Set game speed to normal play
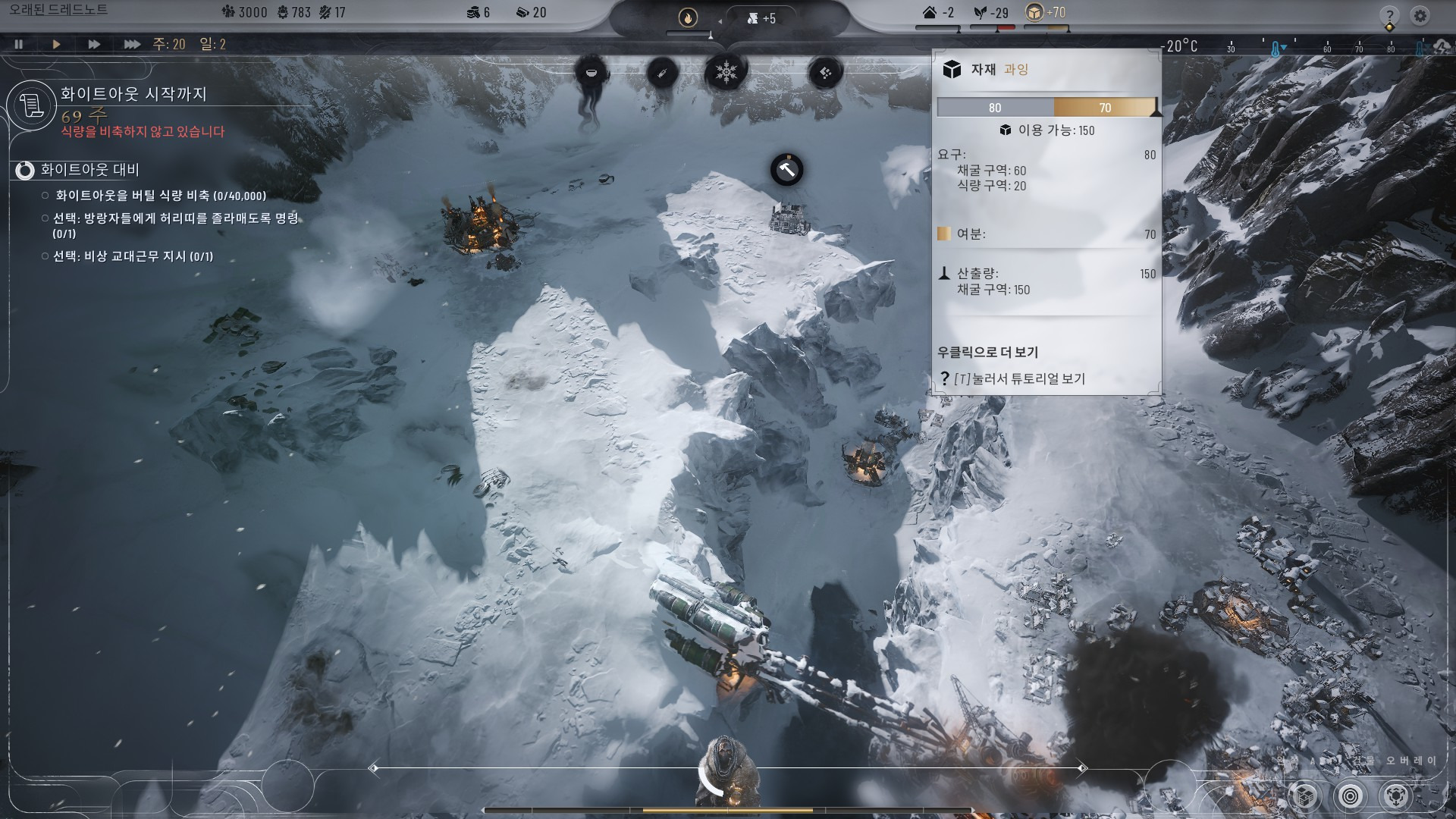This screenshot has height=819, width=1456. coord(56,44)
